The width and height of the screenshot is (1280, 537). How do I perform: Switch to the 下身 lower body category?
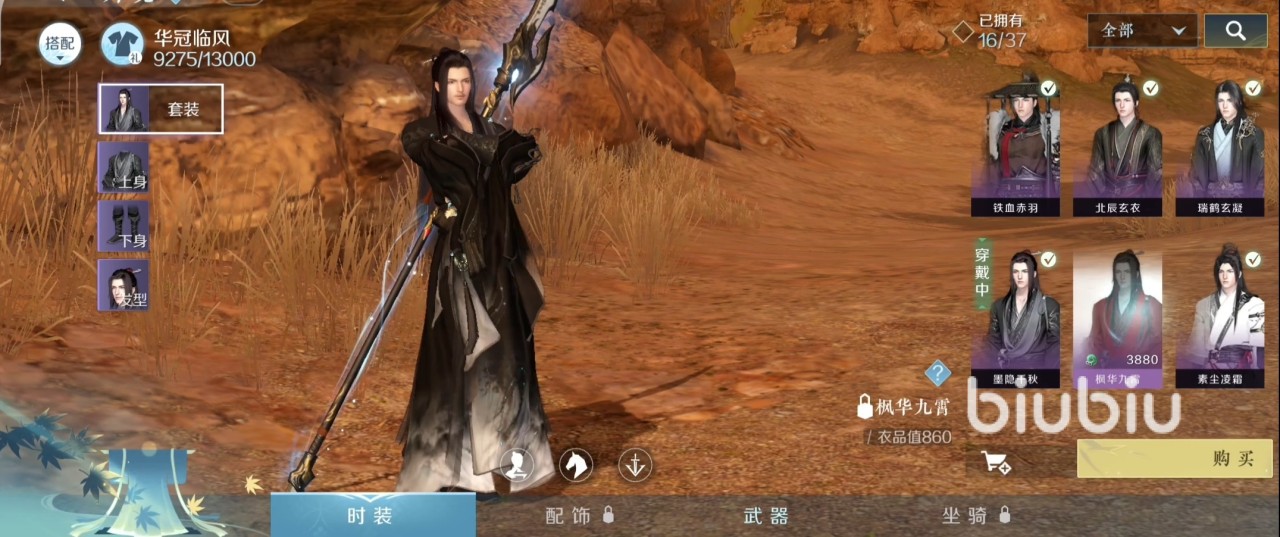[x=124, y=226]
